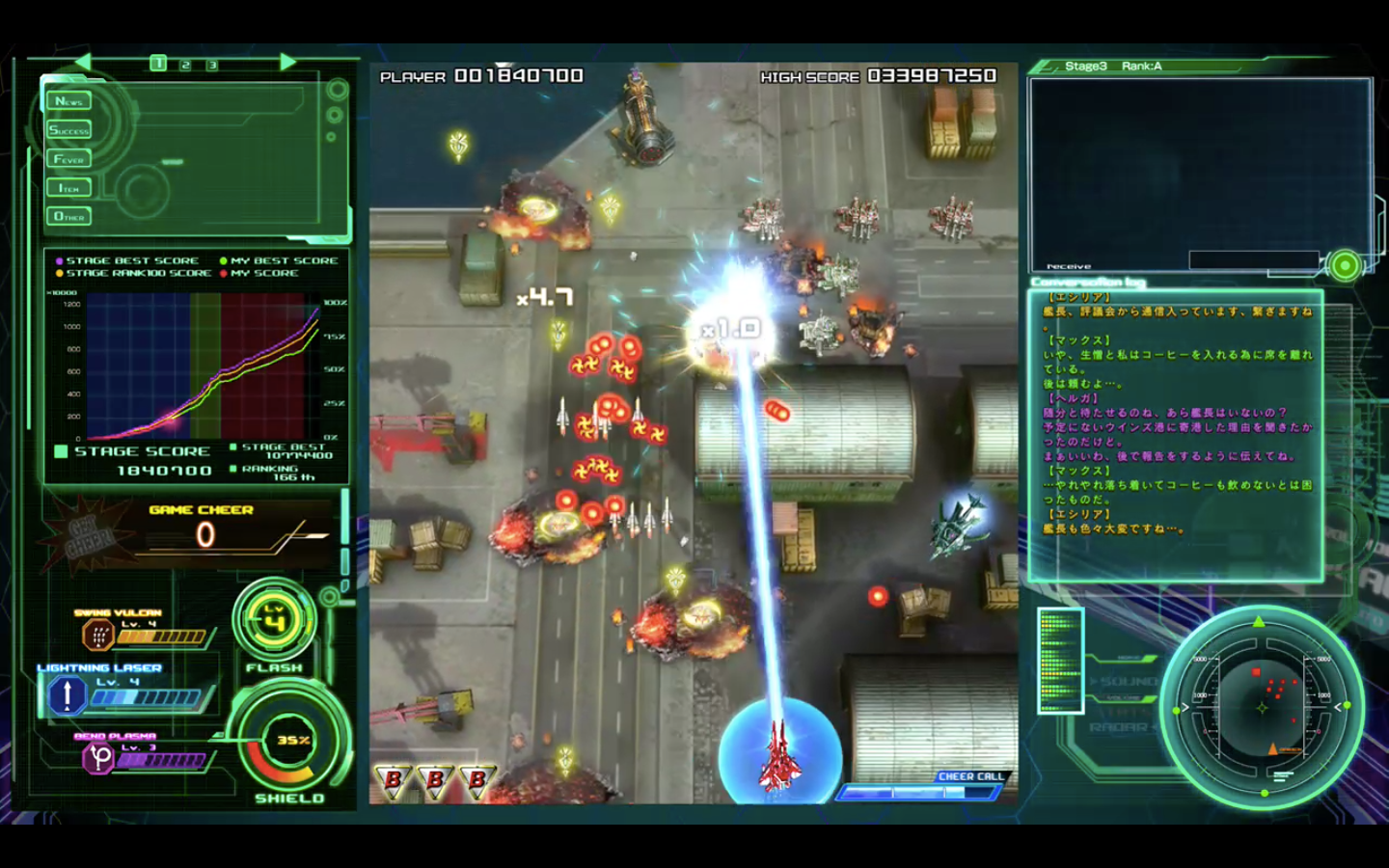This screenshot has width=1389, height=868.
Task: Click the green receive button circle
Action: tap(1345, 263)
